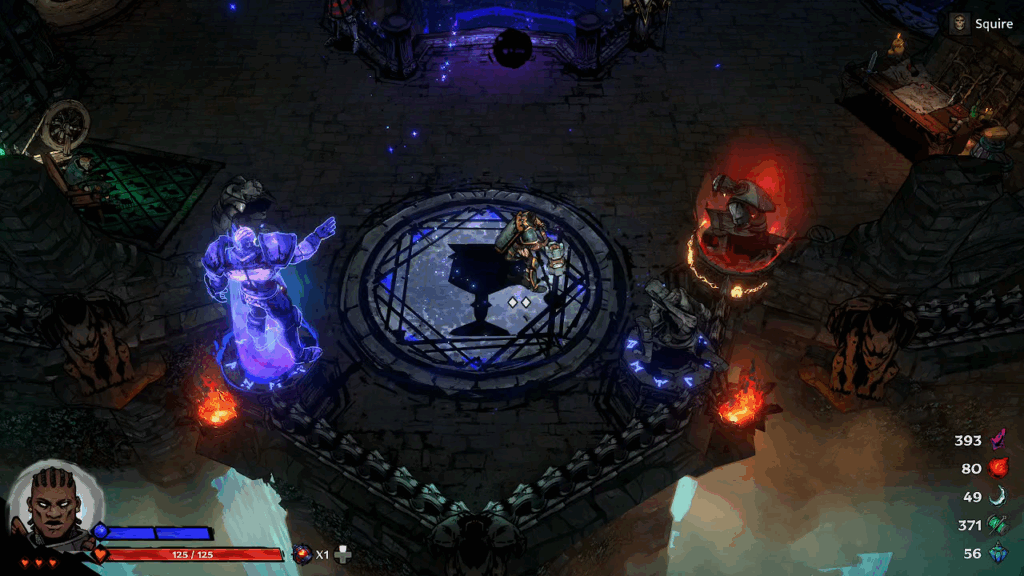Use the red orb consumable item
This screenshot has width=1024, height=576.
pos(302,554)
